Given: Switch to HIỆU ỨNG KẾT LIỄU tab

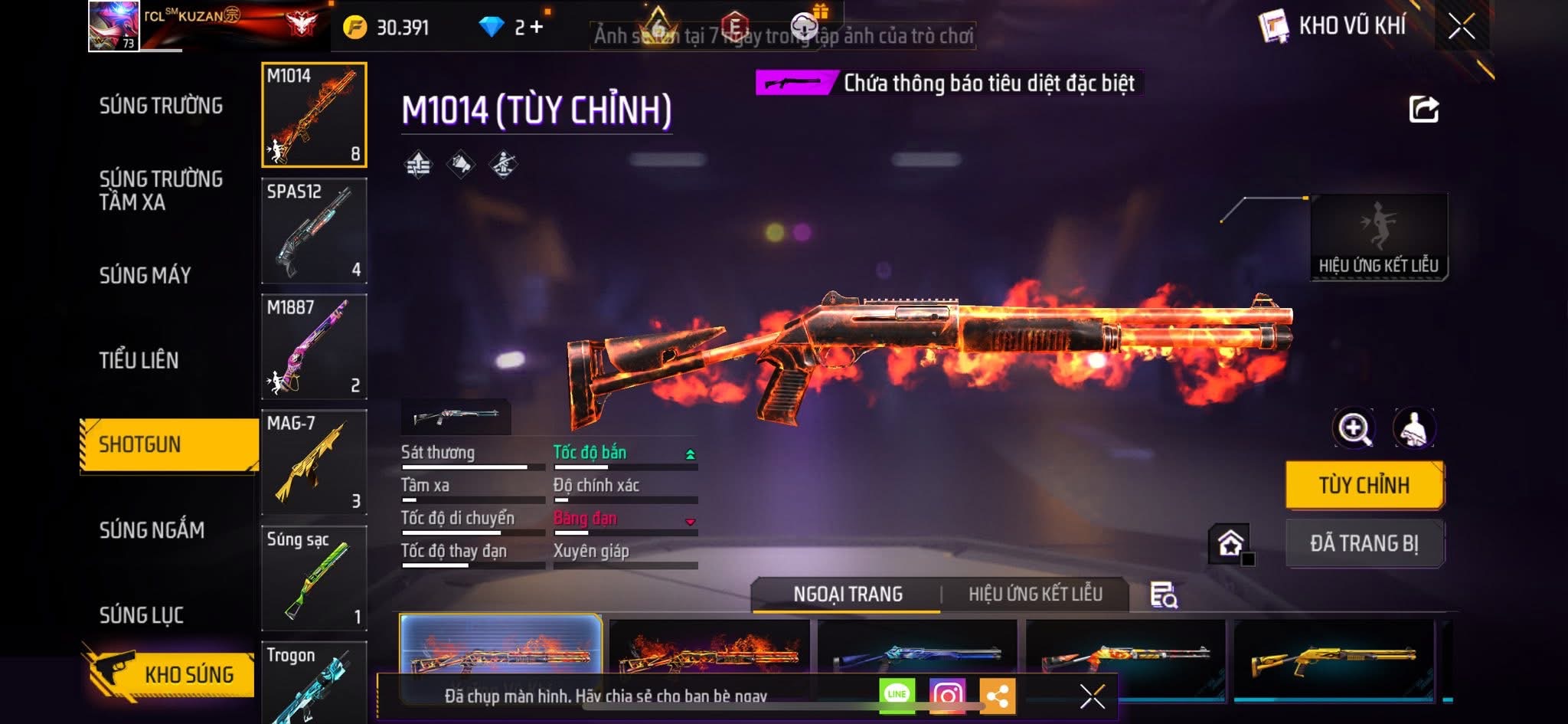Looking at the screenshot, I should (1035, 594).
